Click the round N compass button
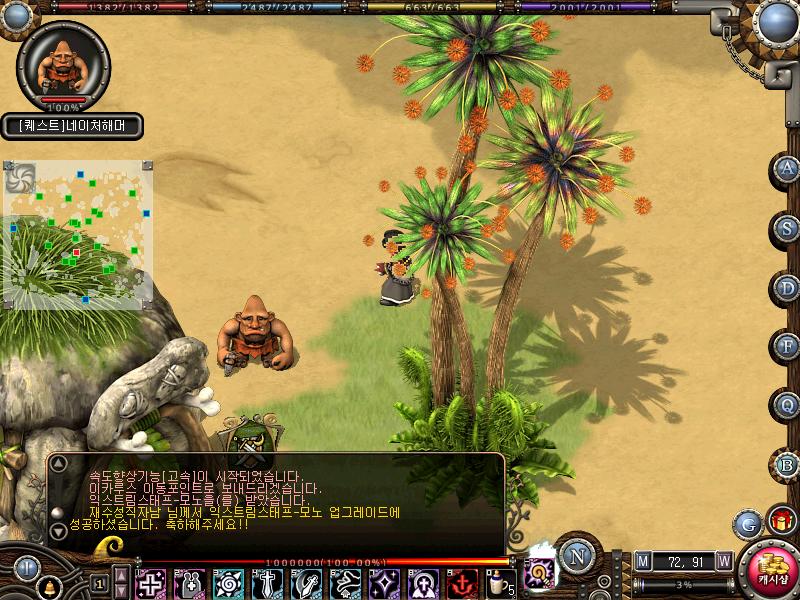Image resolution: width=800 pixels, height=600 pixels. 577,556
